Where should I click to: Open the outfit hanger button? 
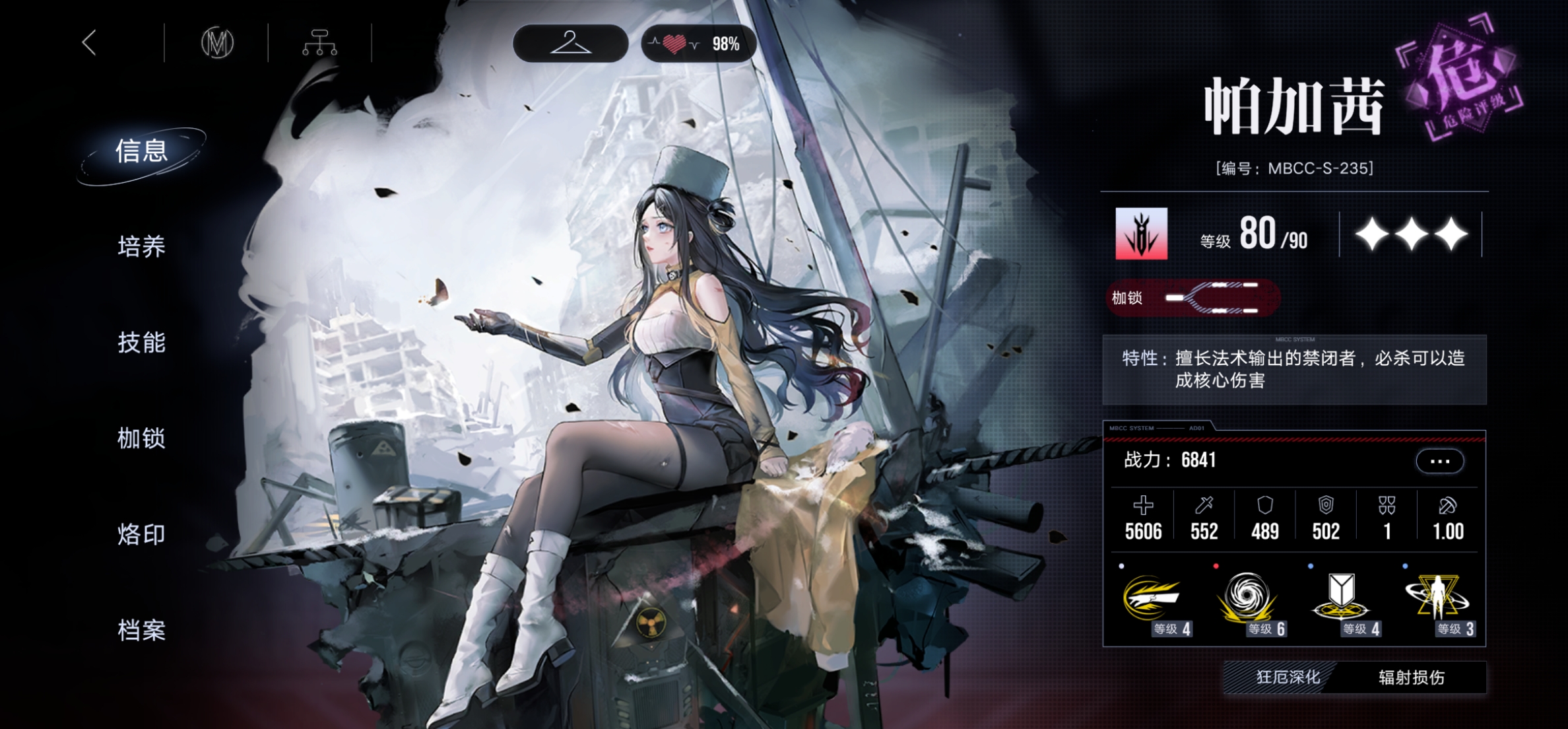click(570, 44)
